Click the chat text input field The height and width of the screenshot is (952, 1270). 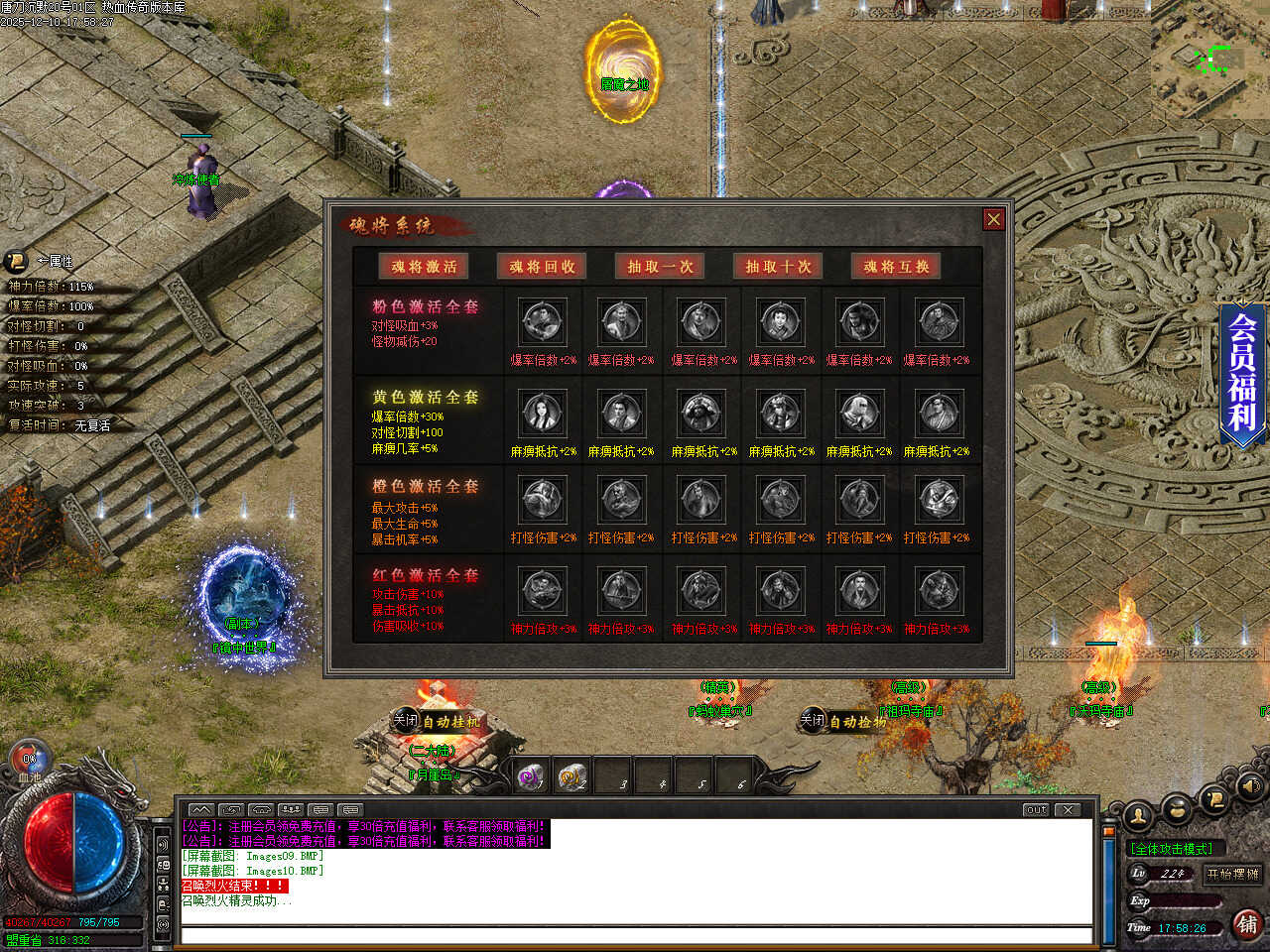click(635, 935)
